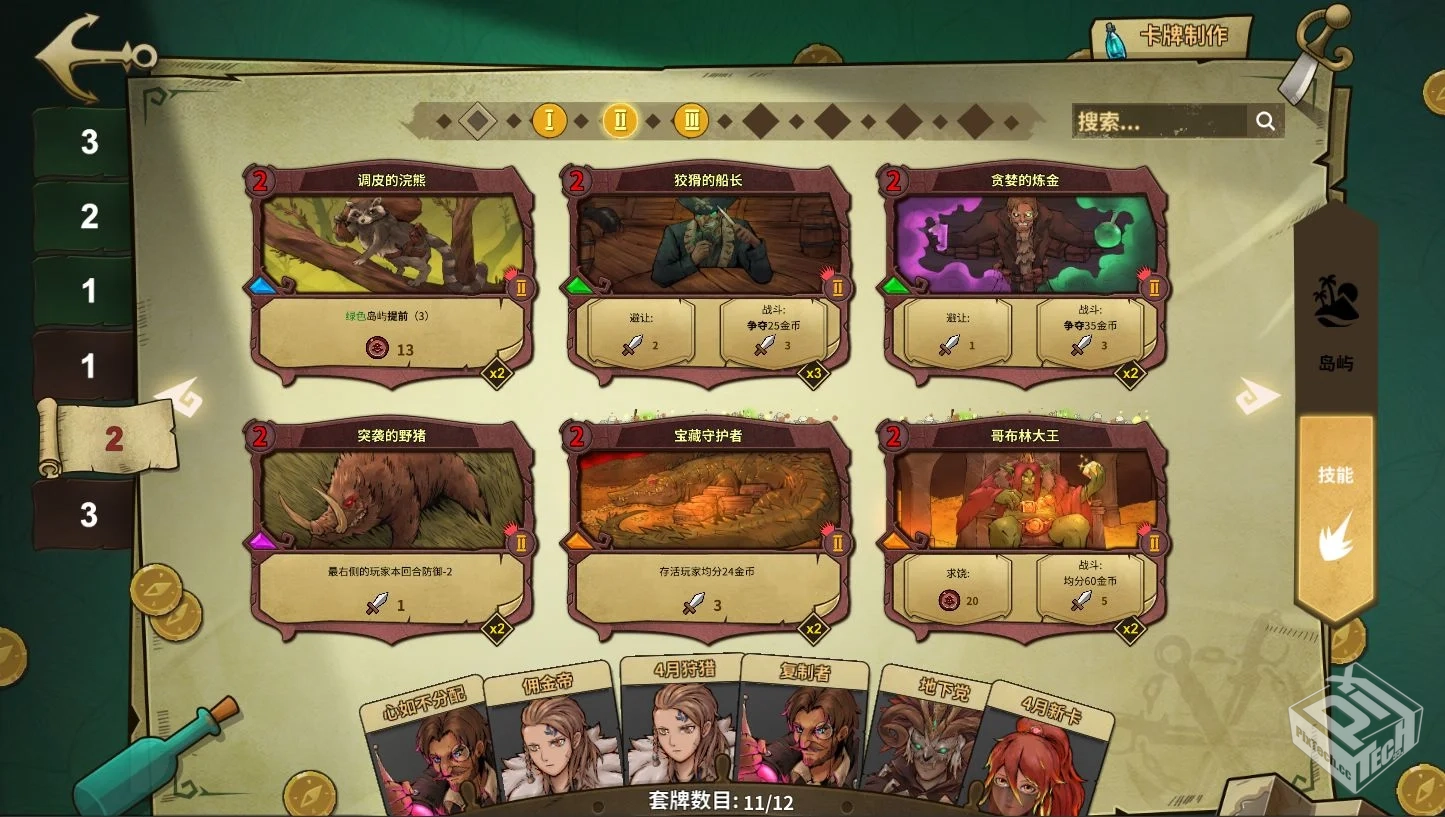Toggle the tier I coin filter
The image size is (1445, 817).
pos(550,120)
